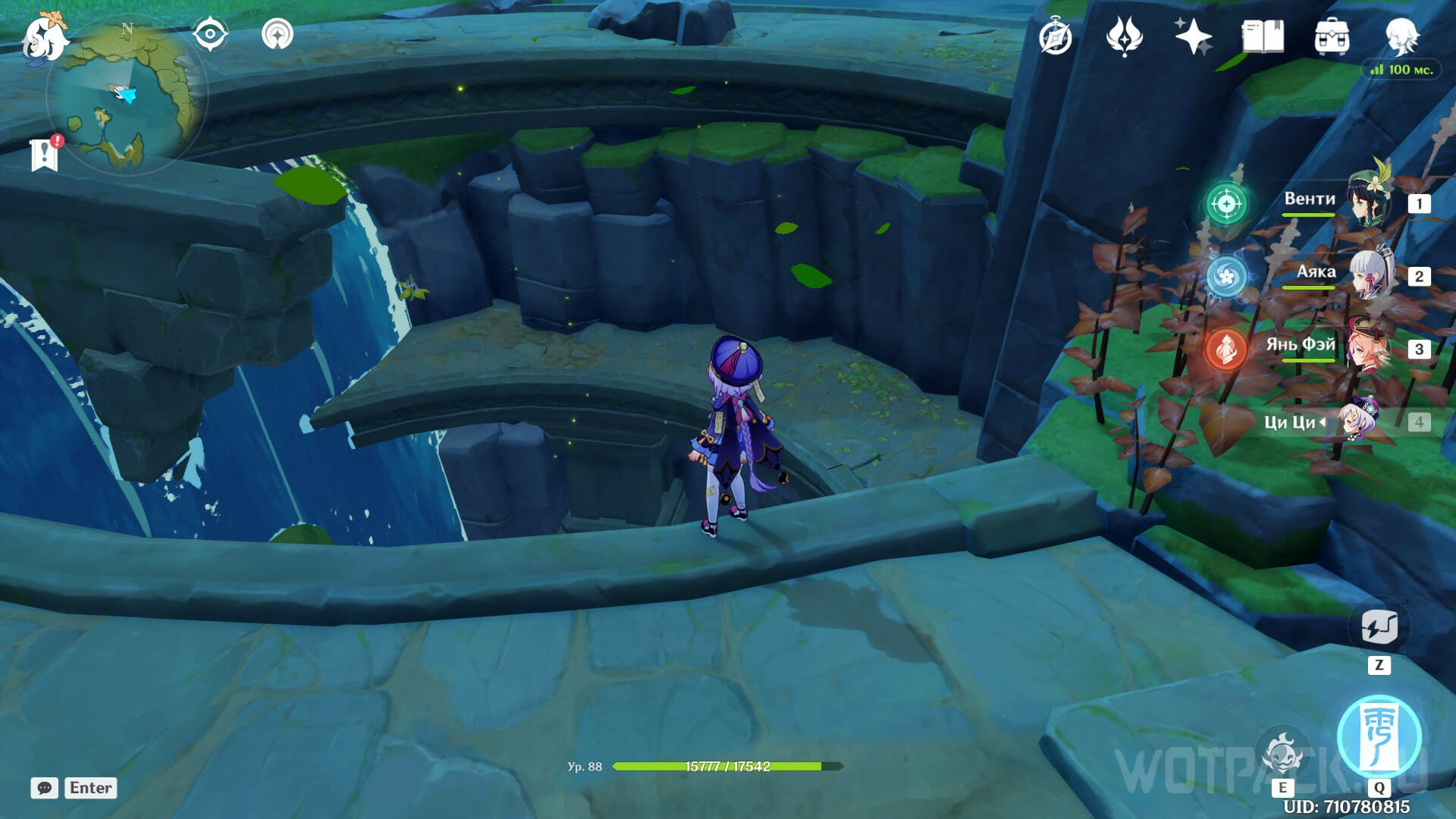Switch to party member Янь Фэй
The image size is (1456, 819).
(1370, 347)
